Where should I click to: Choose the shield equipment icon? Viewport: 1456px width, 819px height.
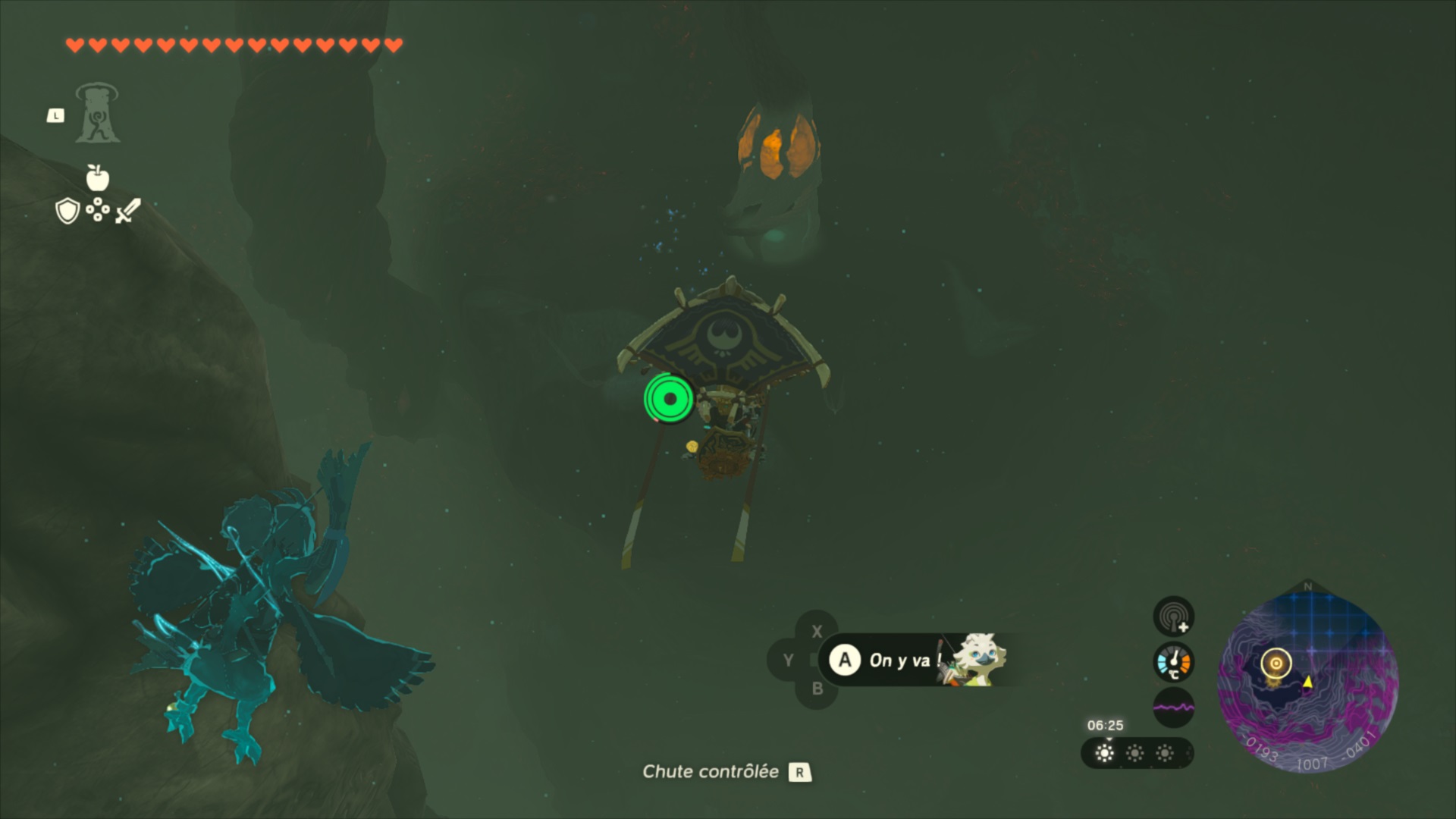(x=68, y=211)
